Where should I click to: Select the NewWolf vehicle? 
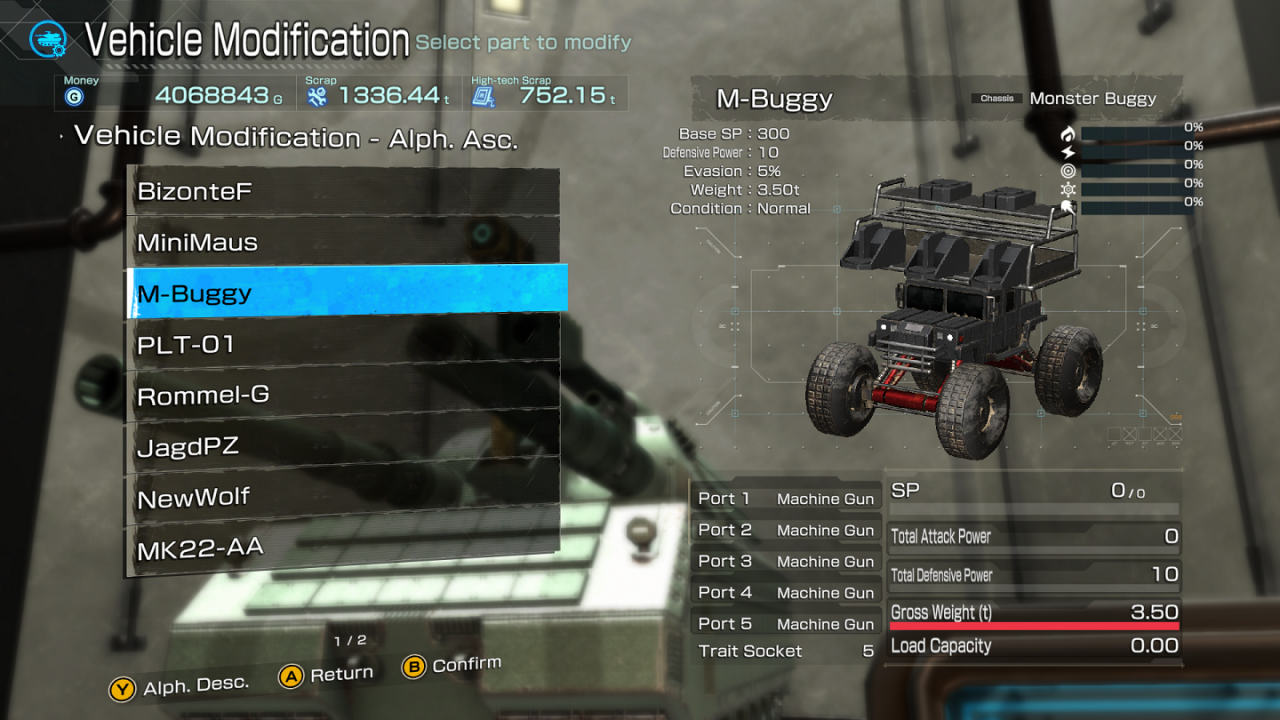[345, 497]
